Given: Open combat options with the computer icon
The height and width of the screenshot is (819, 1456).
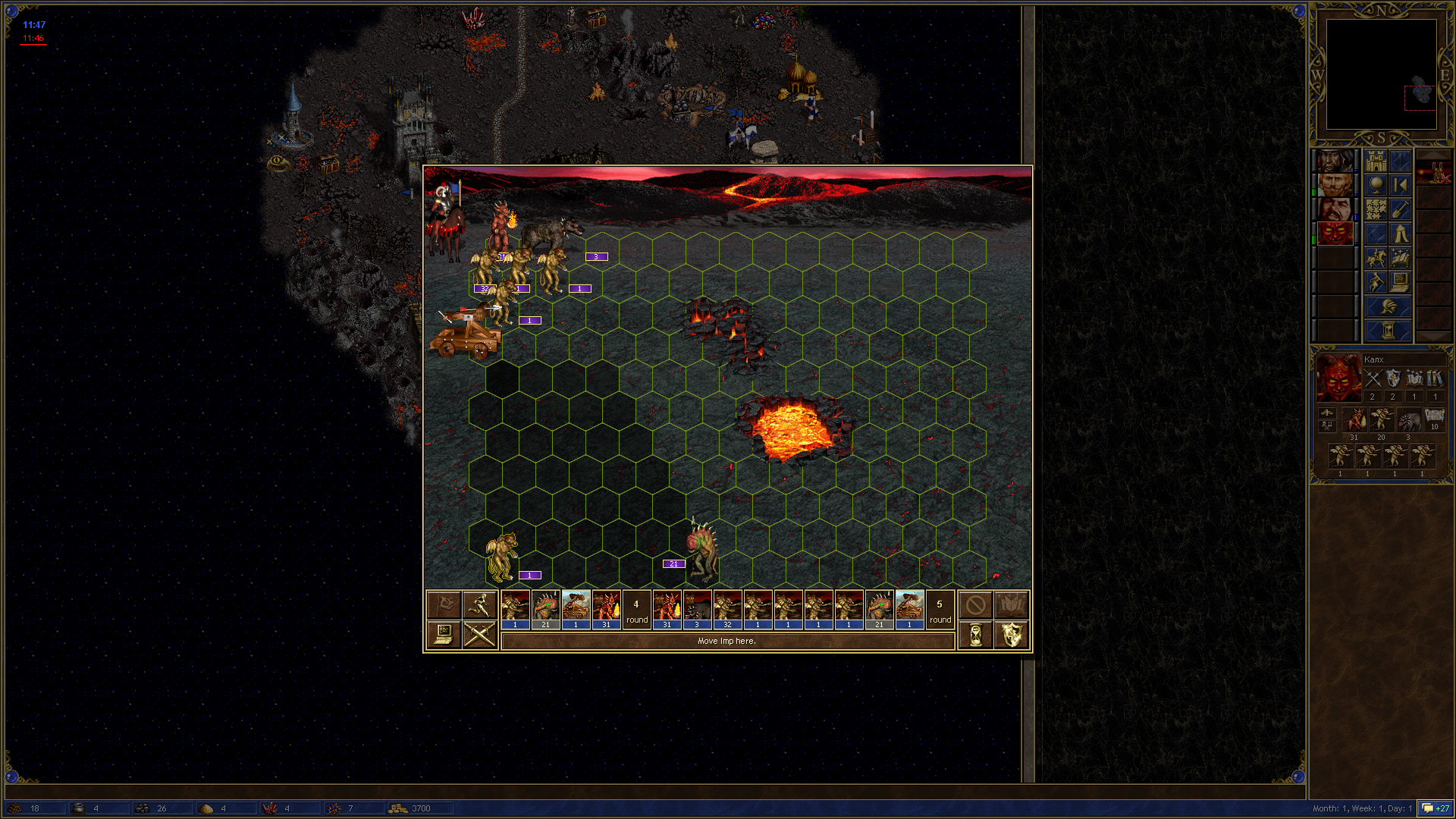Looking at the screenshot, I should coord(444,634).
